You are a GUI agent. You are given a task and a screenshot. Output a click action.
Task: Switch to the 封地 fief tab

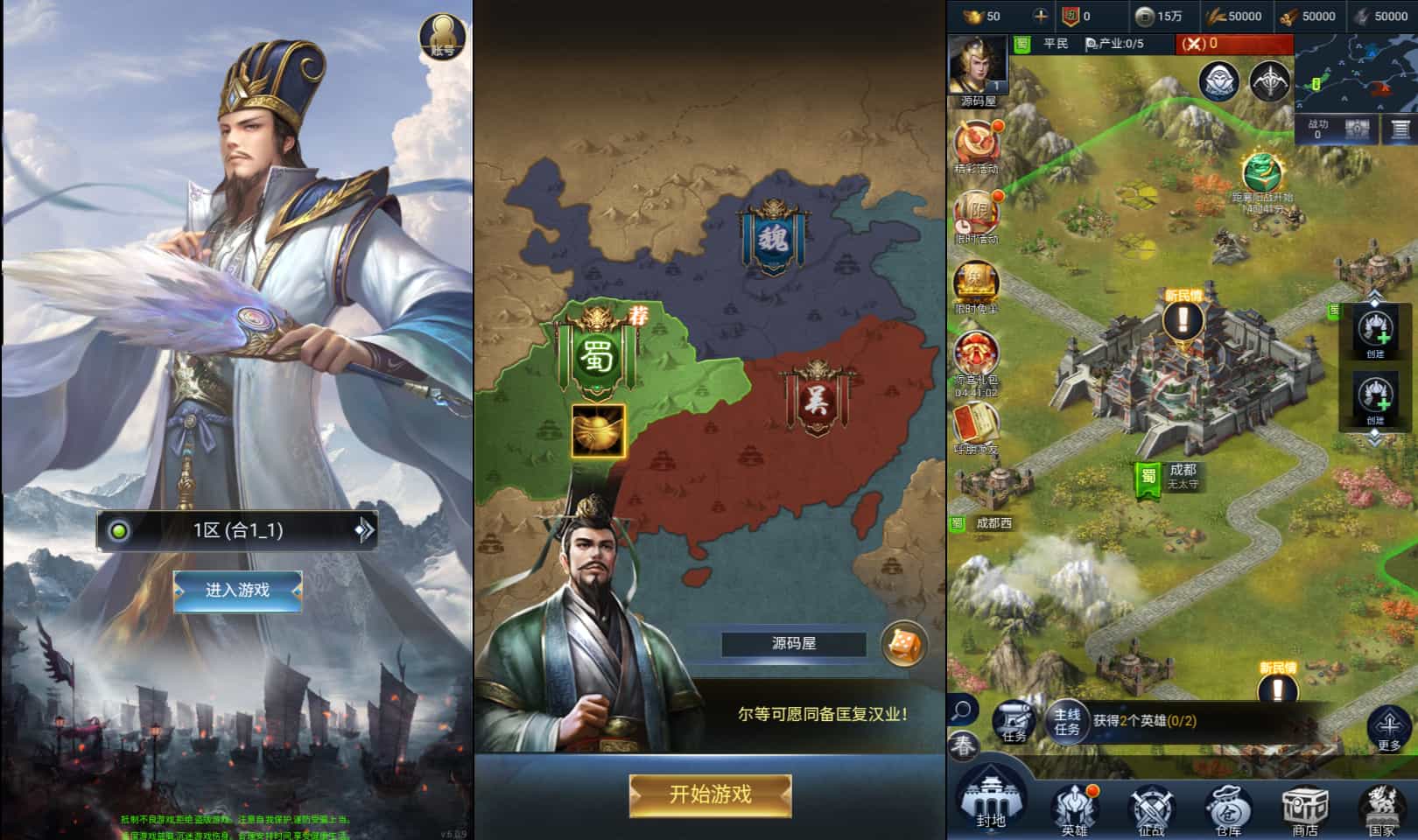tap(989, 803)
